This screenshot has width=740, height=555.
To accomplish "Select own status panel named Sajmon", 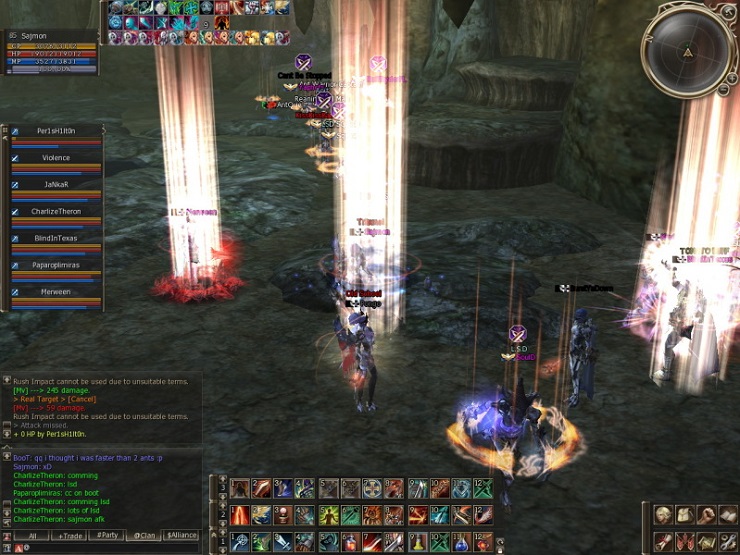I will pyautogui.click(x=52, y=36).
